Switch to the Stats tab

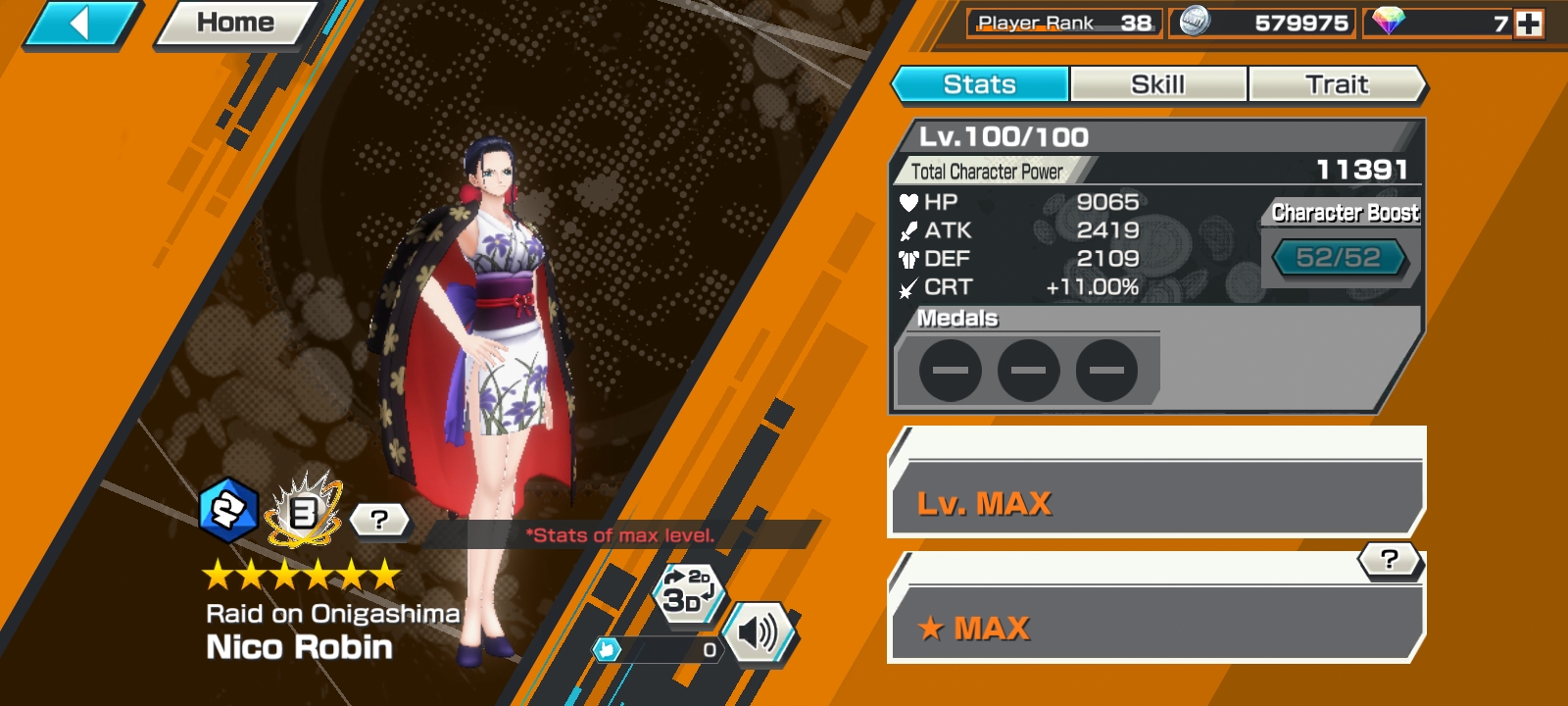click(980, 84)
